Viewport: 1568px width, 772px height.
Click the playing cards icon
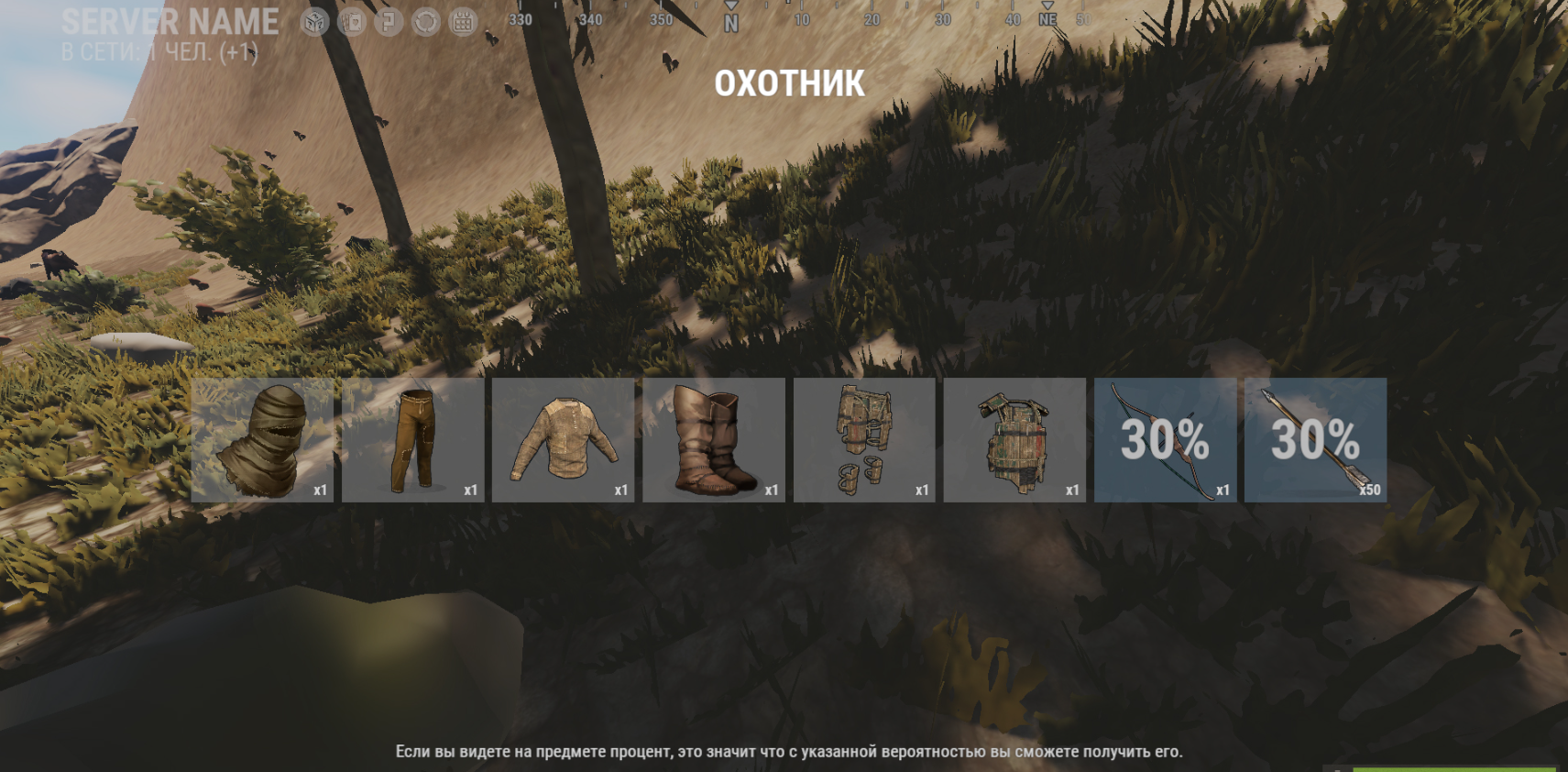[x=352, y=22]
